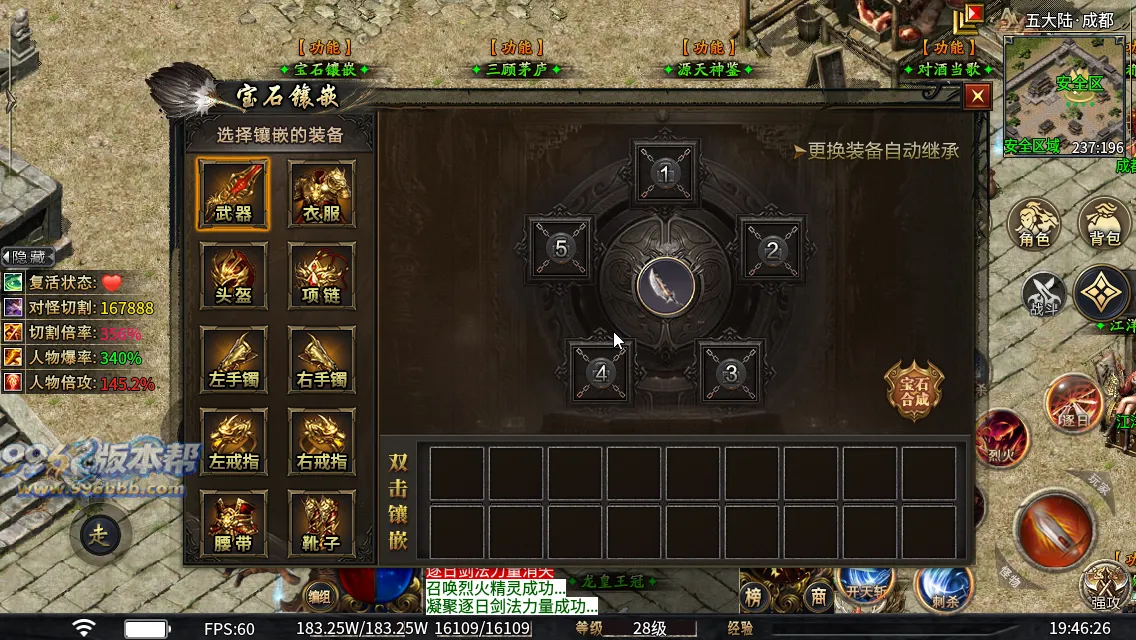Choose the 项链 necklace equipment slot

(x=322, y=276)
